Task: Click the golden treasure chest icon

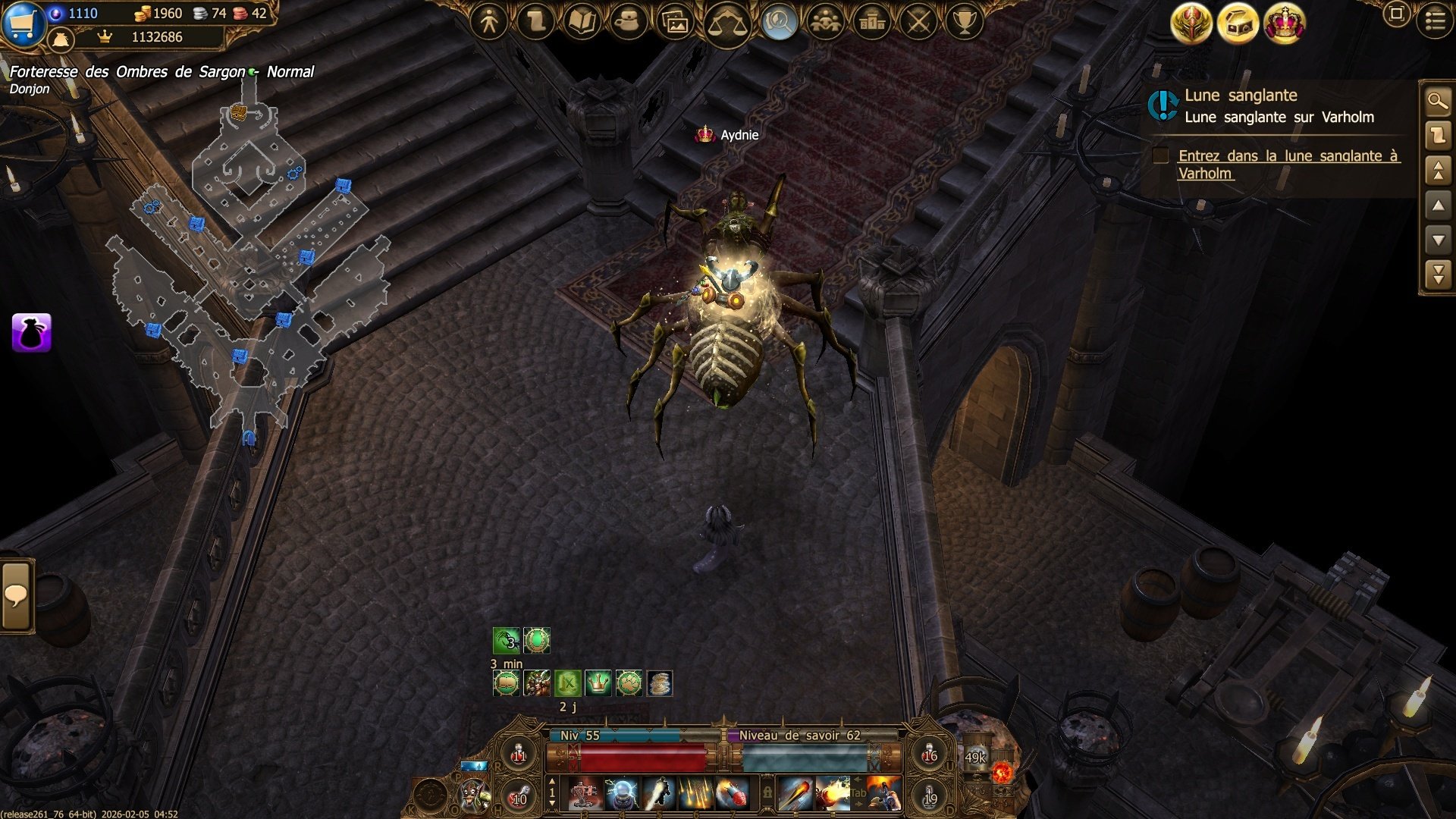Action: pyautogui.click(x=1238, y=24)
